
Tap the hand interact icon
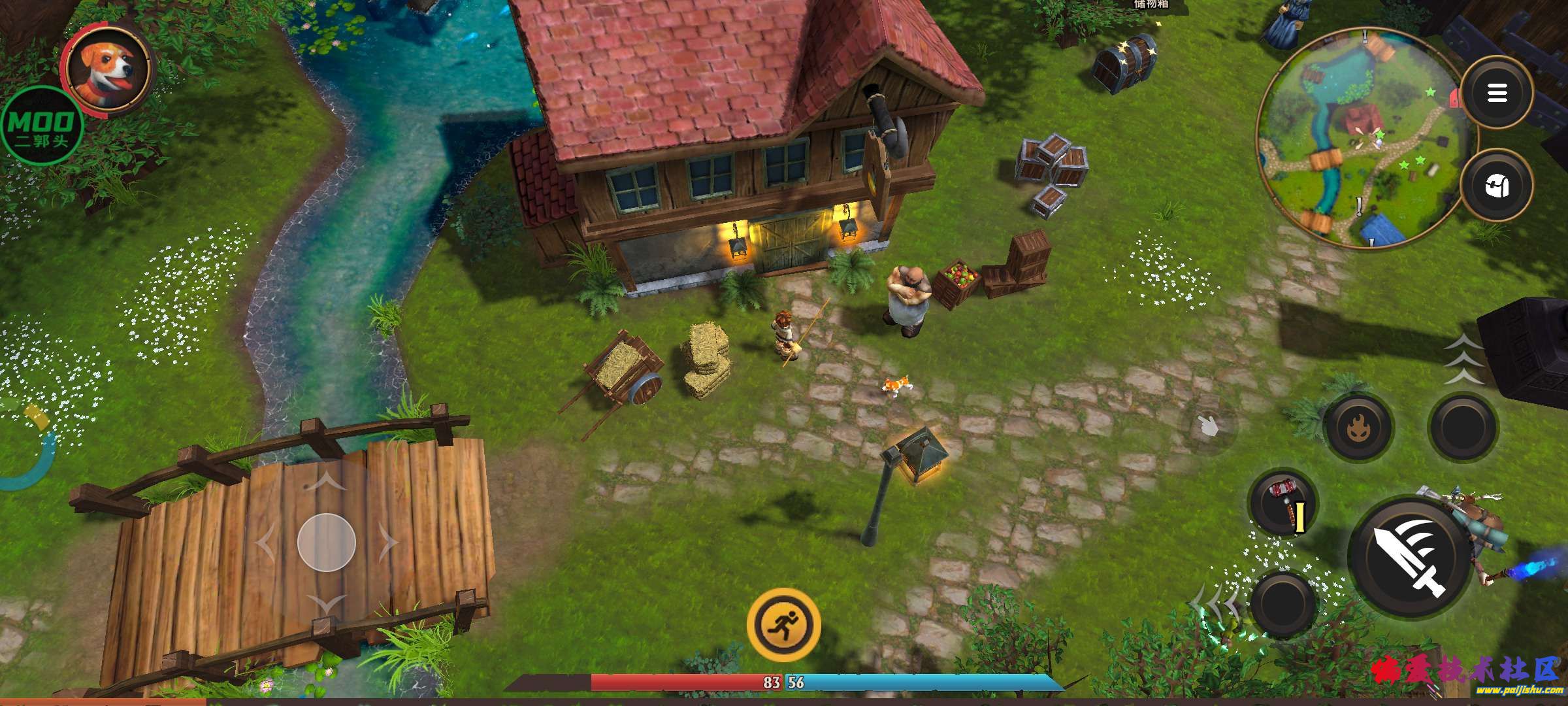1209,427
